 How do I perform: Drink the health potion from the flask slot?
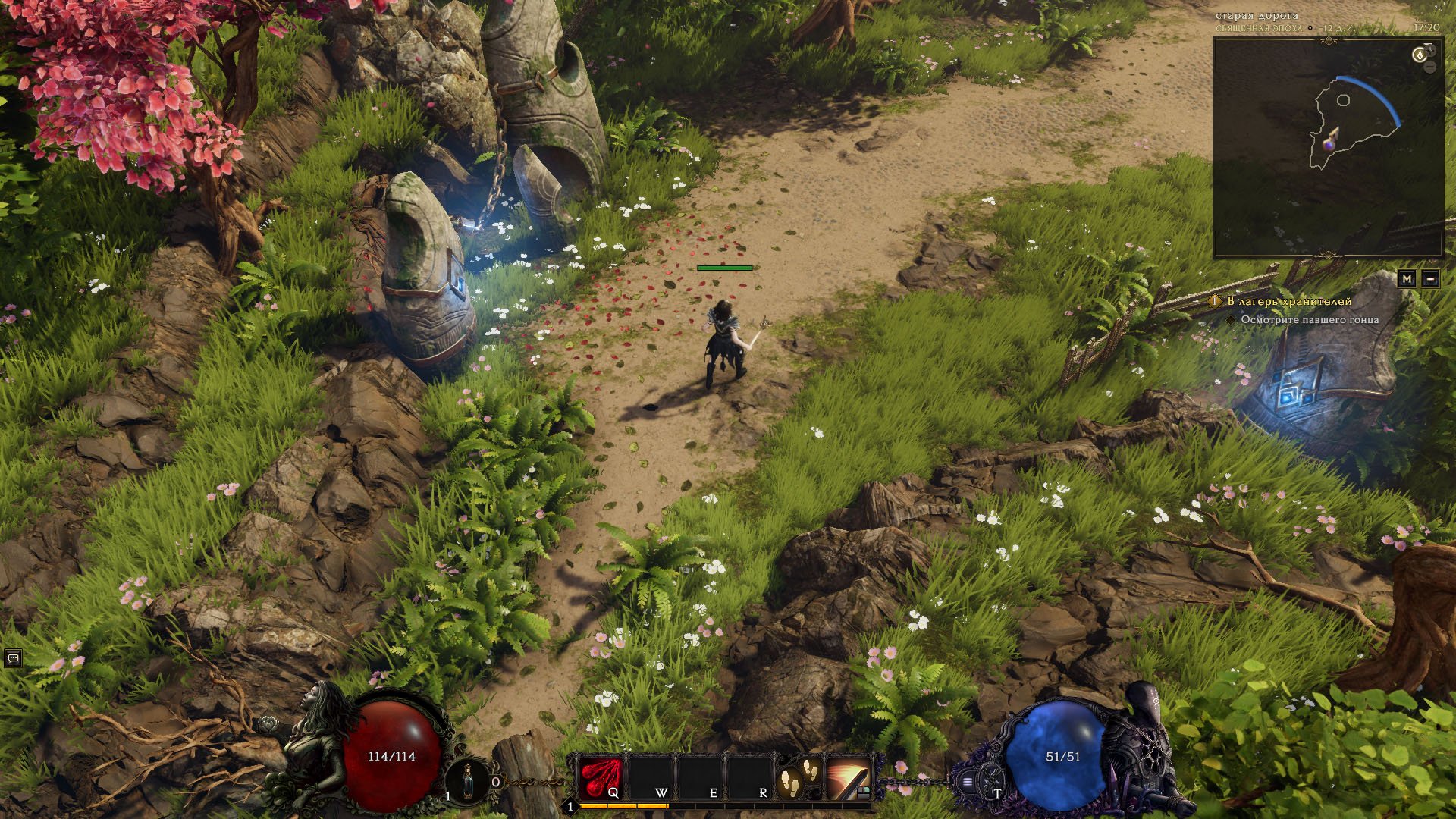(x=466, y=780)
